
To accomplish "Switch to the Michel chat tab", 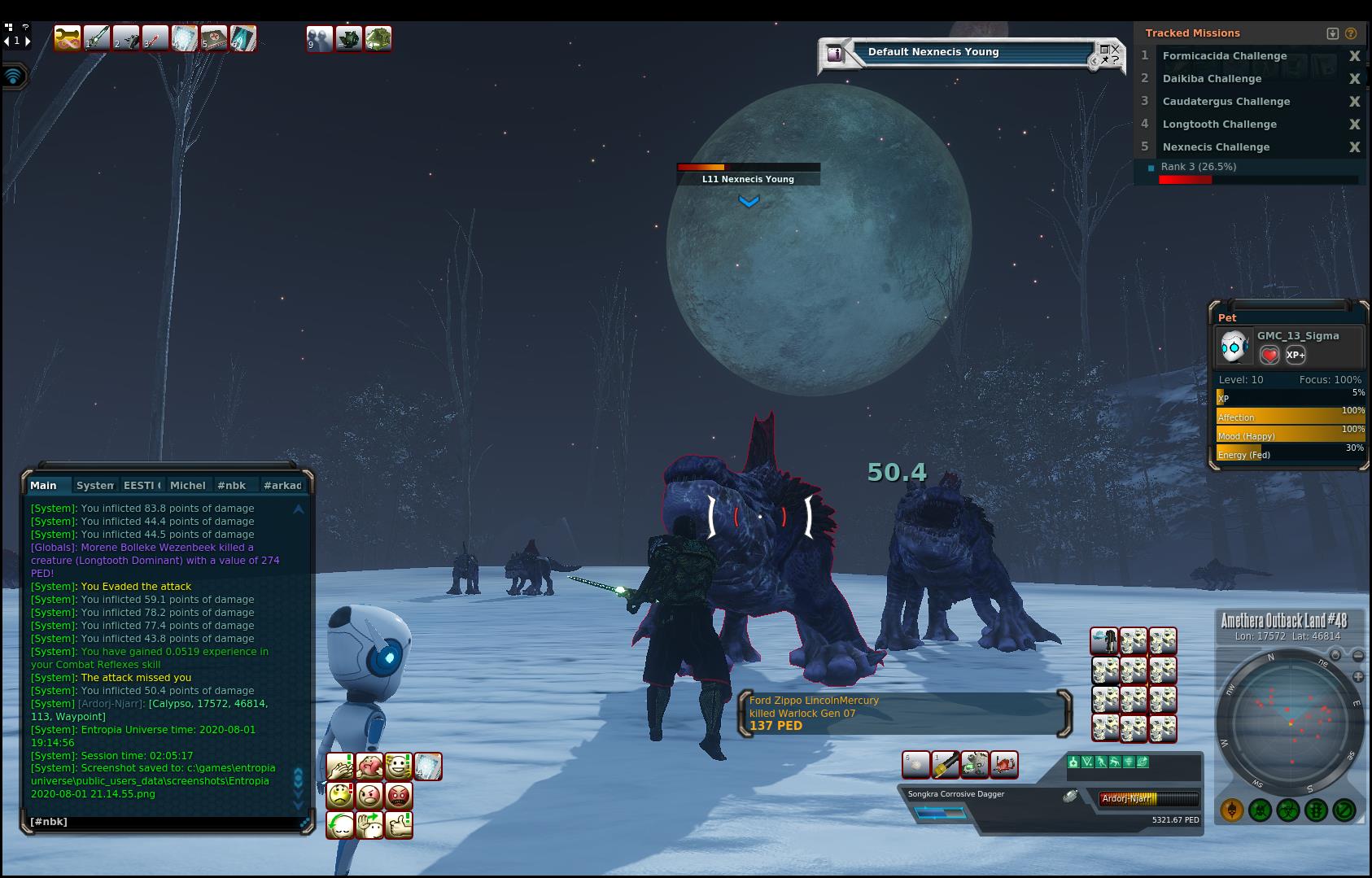I will [x=188, y=486].
